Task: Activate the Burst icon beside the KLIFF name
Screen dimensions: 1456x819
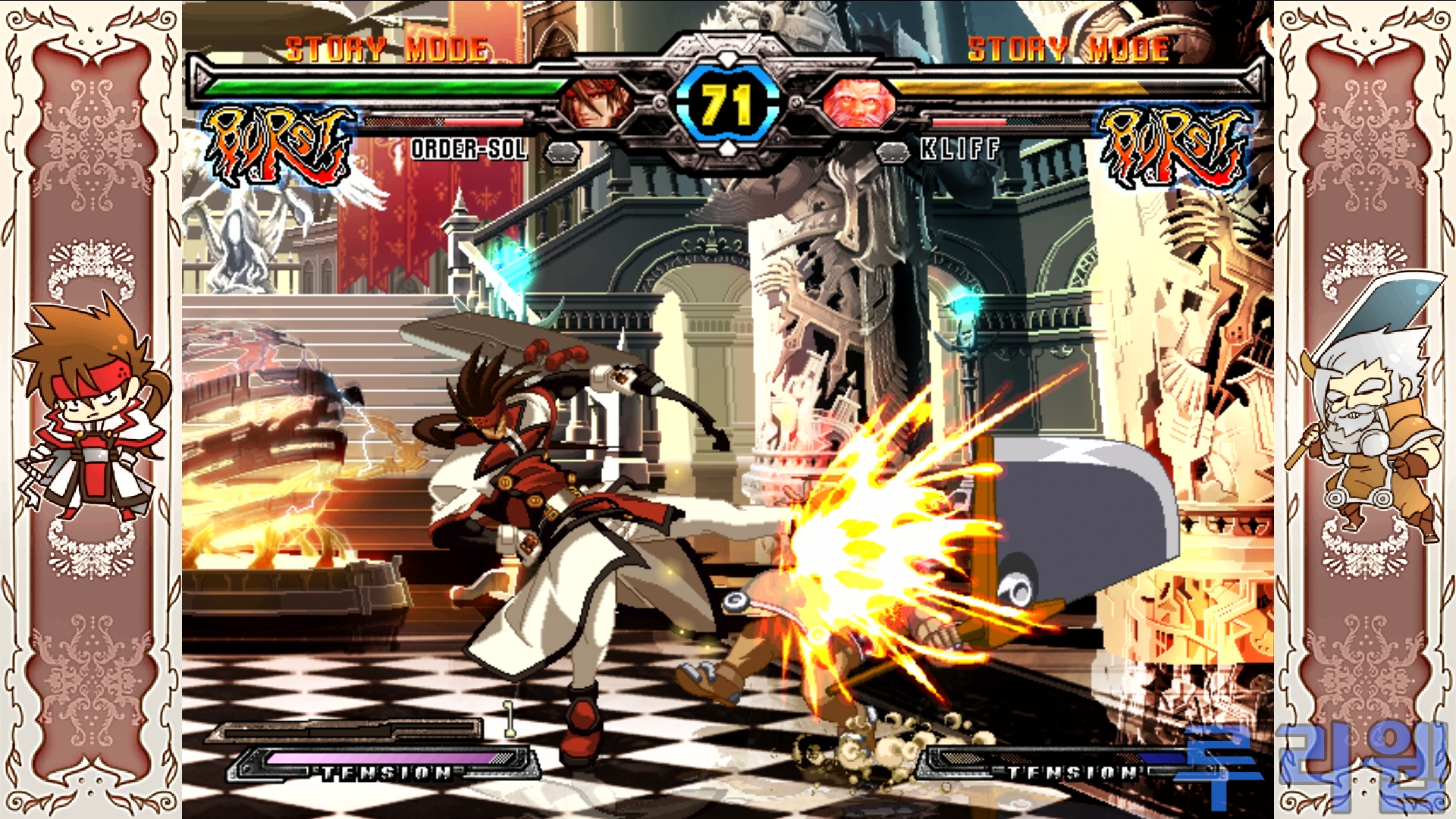Action: [1173, 146]
